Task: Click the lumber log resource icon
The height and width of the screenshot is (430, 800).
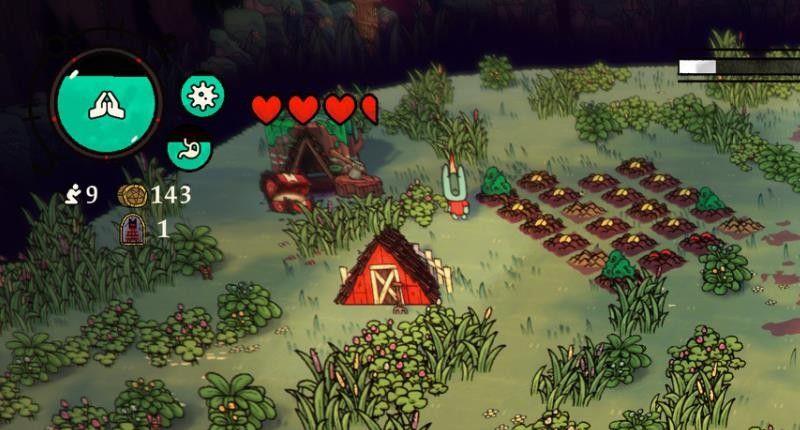Action: (132, 194)
